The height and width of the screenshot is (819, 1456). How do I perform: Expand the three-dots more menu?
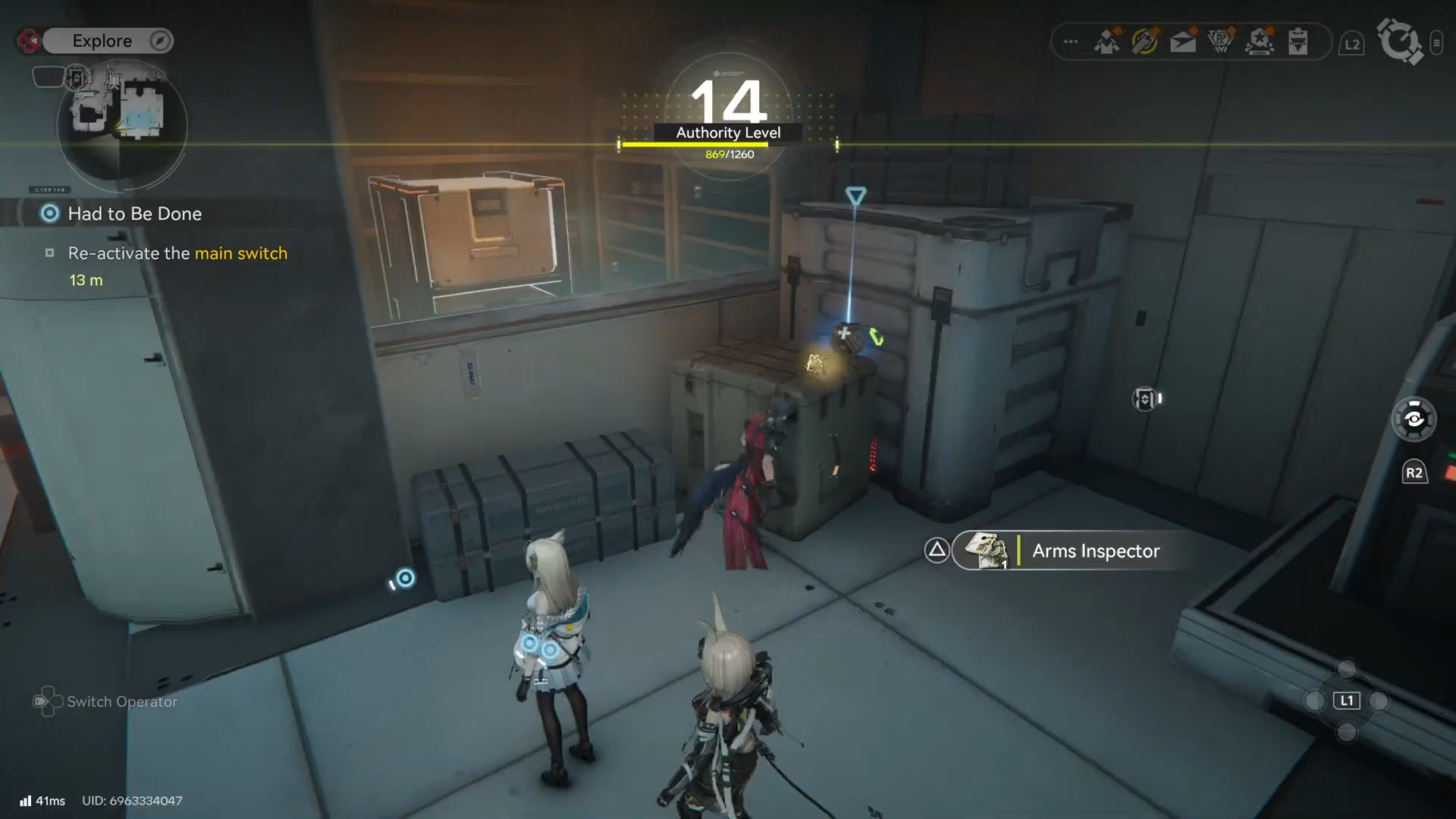click(1071, 42)
